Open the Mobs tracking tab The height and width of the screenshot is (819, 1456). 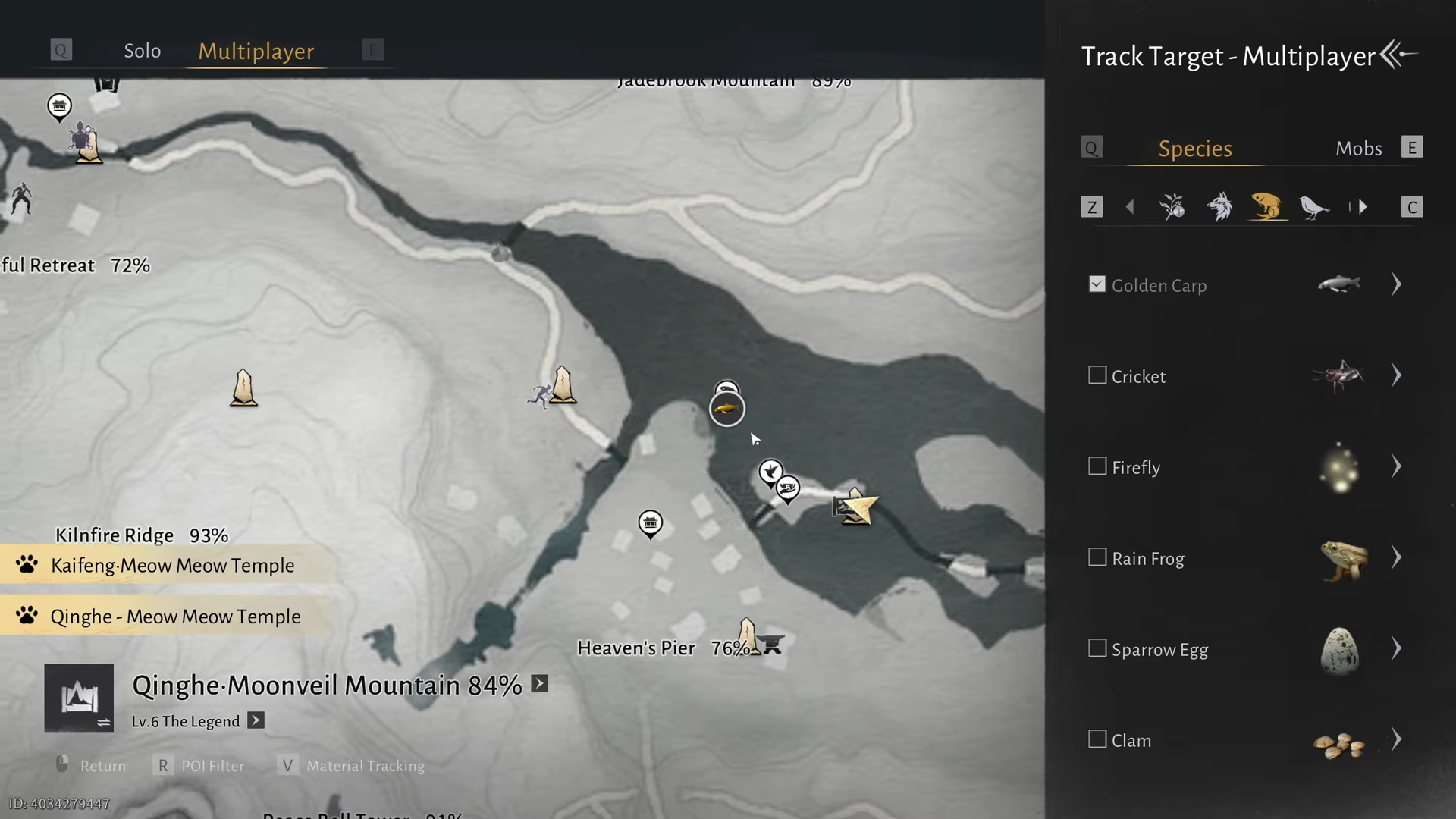1358,149
